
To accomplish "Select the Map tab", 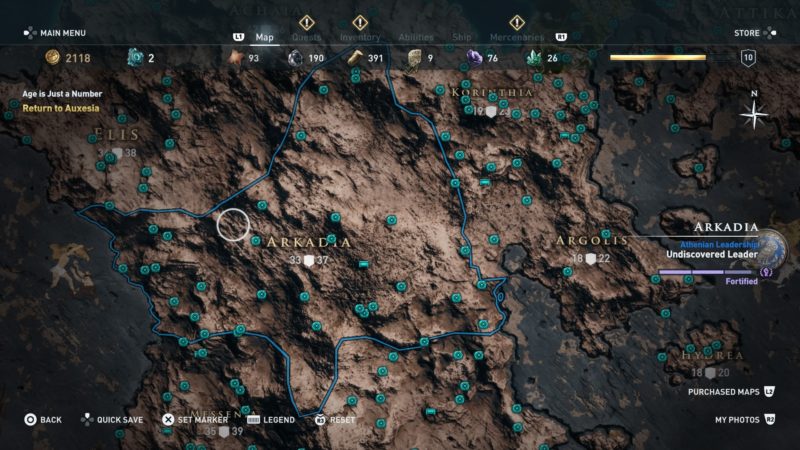I will 264,38.
